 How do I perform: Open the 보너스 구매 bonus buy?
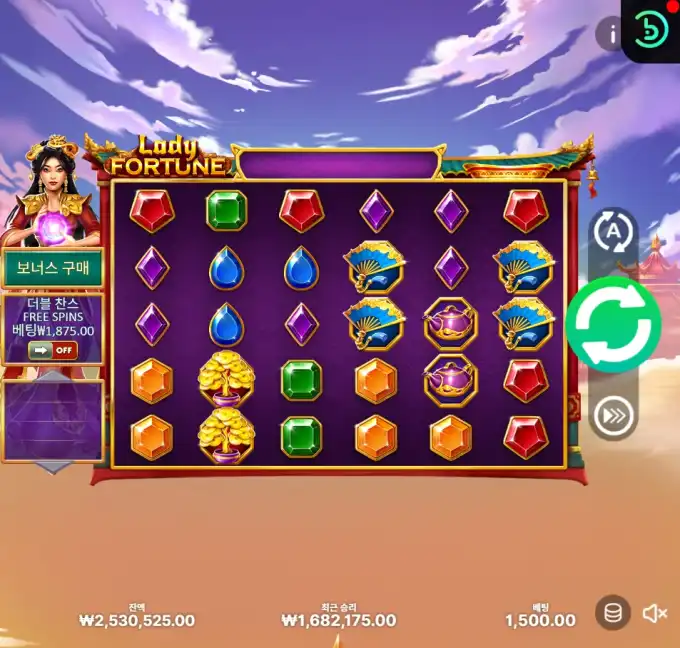pos(52,268)
